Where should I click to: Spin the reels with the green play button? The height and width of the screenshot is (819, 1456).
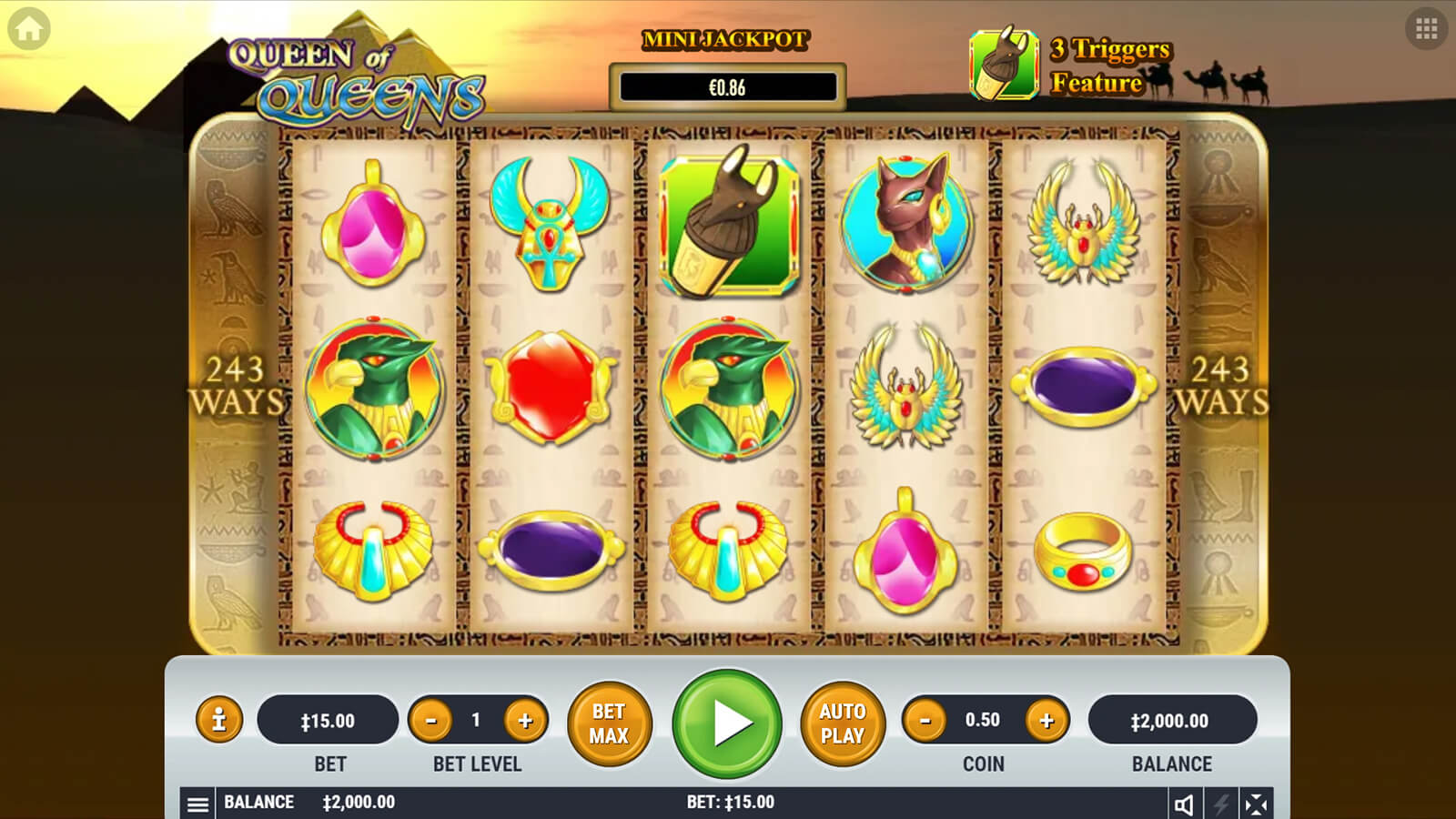pyautogui.click(x=727, y=723)
